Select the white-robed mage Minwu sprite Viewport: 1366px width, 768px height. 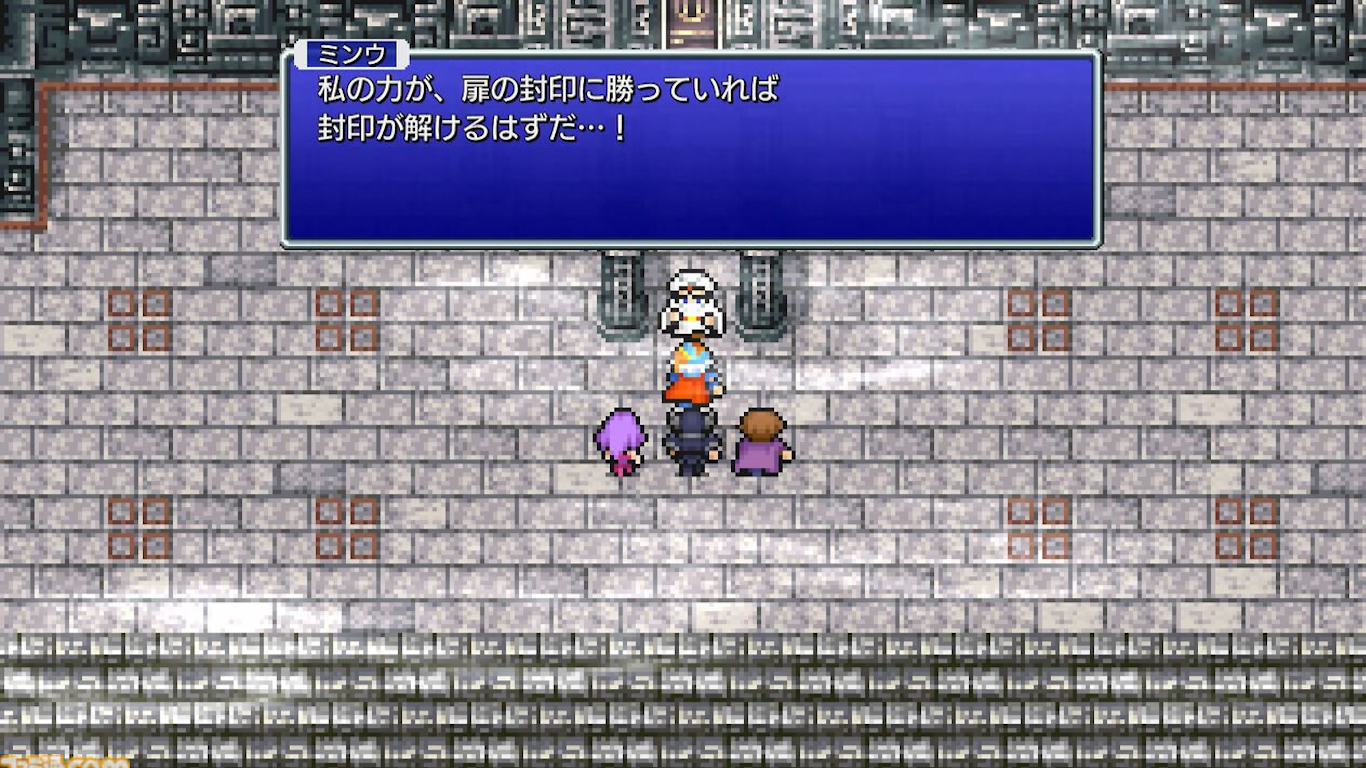[690, 310]
